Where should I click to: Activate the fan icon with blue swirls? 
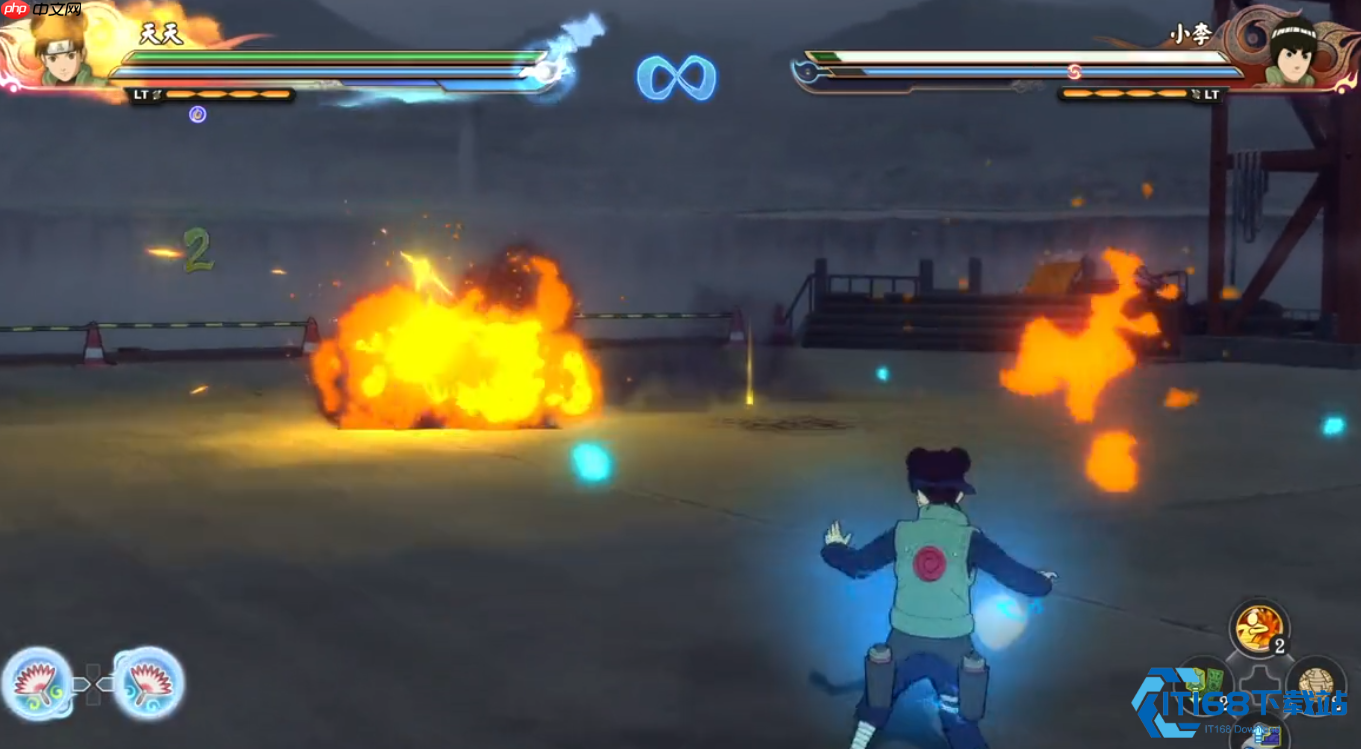148,684
